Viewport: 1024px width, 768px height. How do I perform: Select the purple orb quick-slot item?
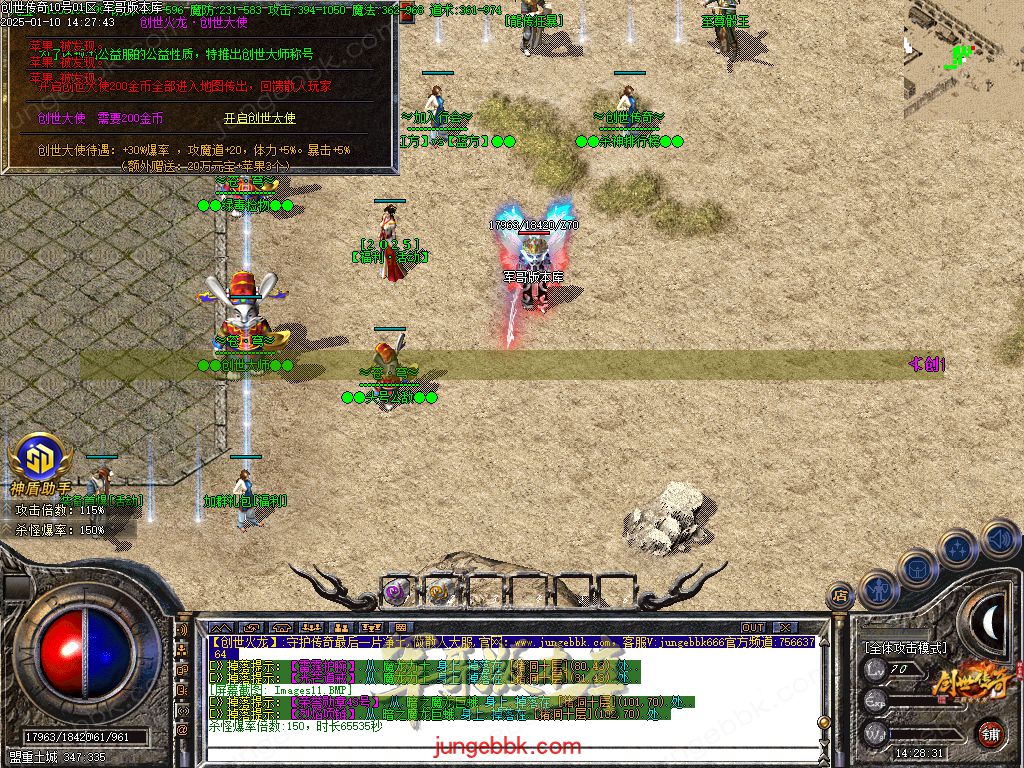(x=395, y=591)
